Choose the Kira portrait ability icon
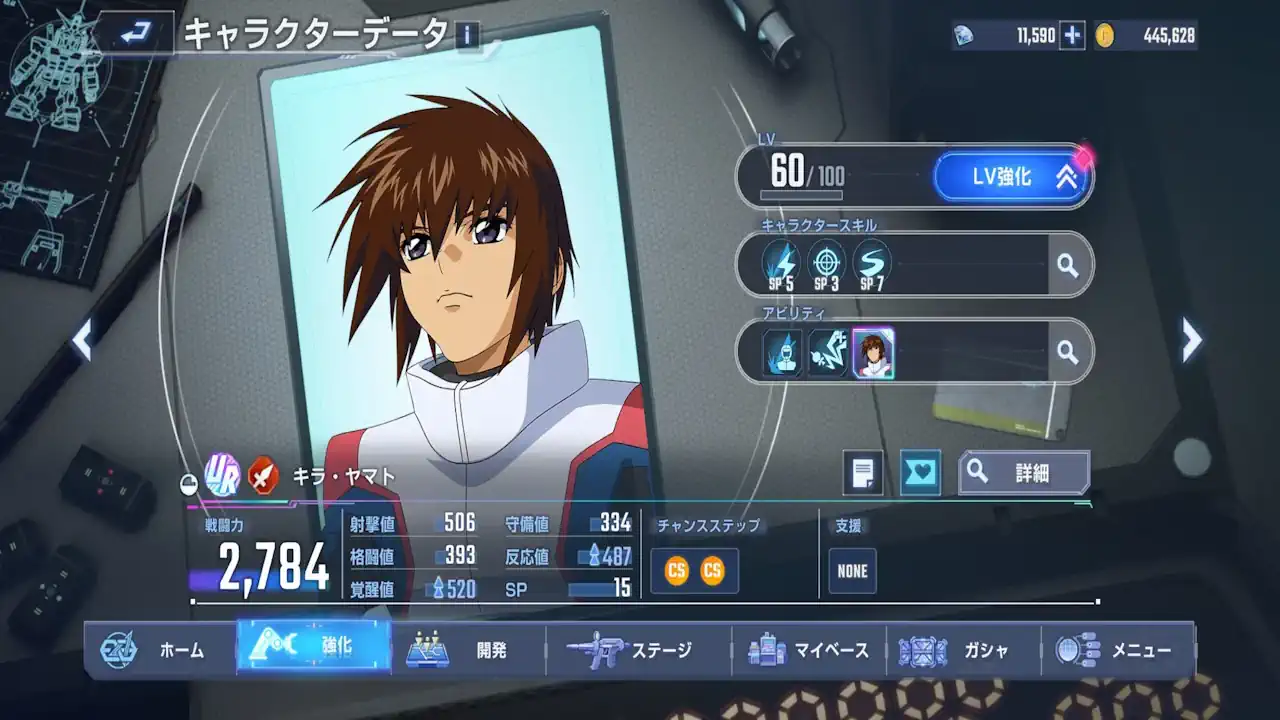The image size is (1280, 720). [x=873, y=353]
